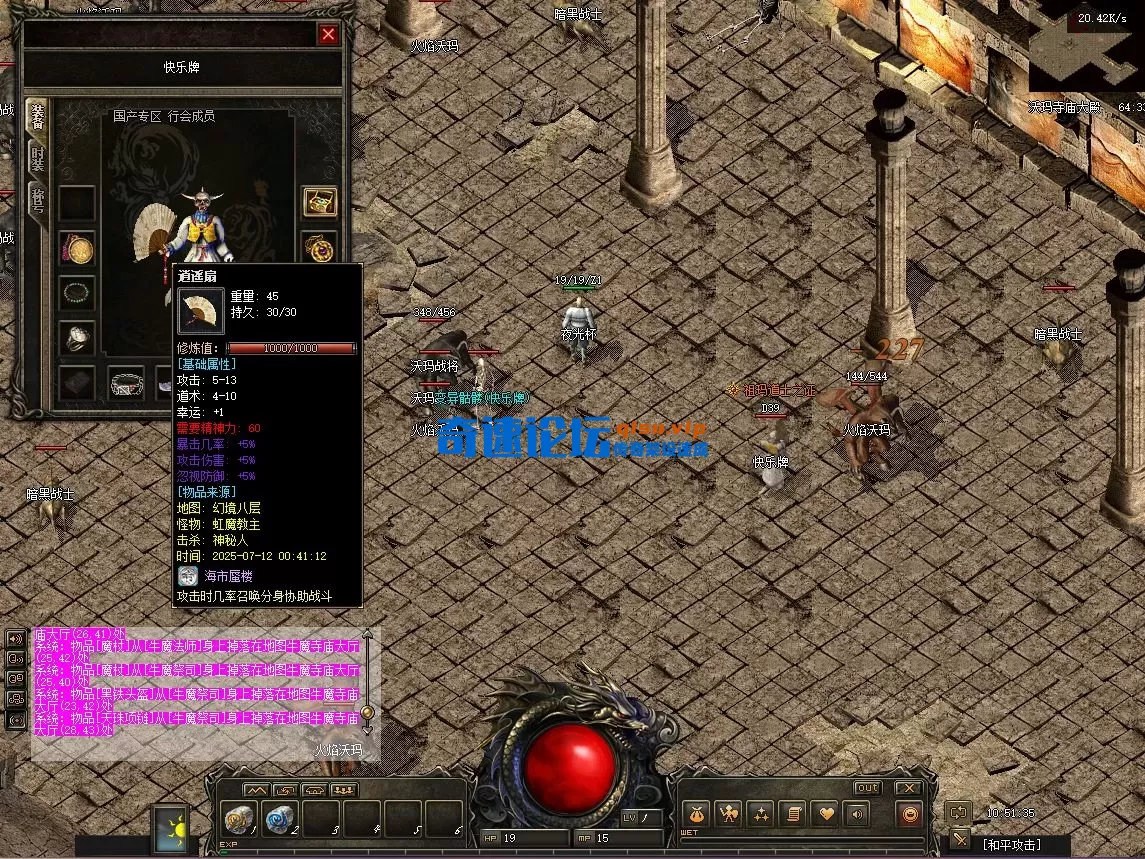Select the silver ring equipment slot
Viewport: 1145px width, 859px height.
[77, 338]
